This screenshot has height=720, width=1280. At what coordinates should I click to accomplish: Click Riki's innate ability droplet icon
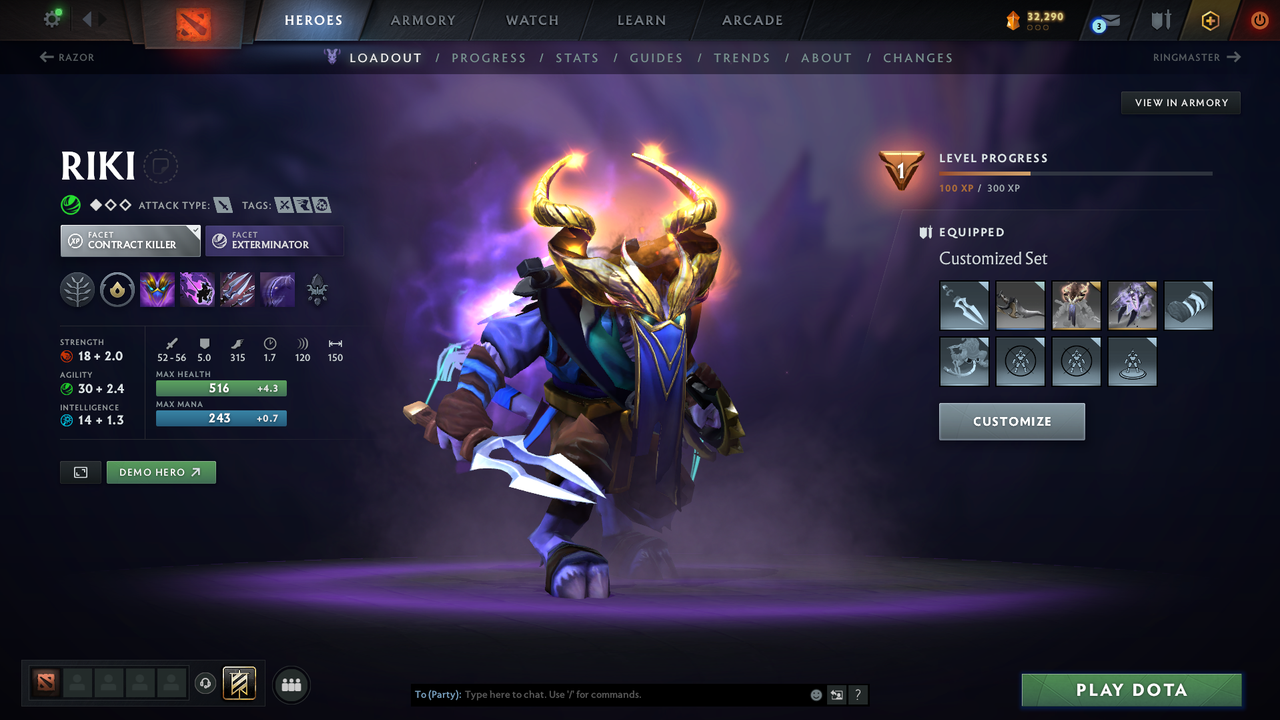click(x=117, y=289)
